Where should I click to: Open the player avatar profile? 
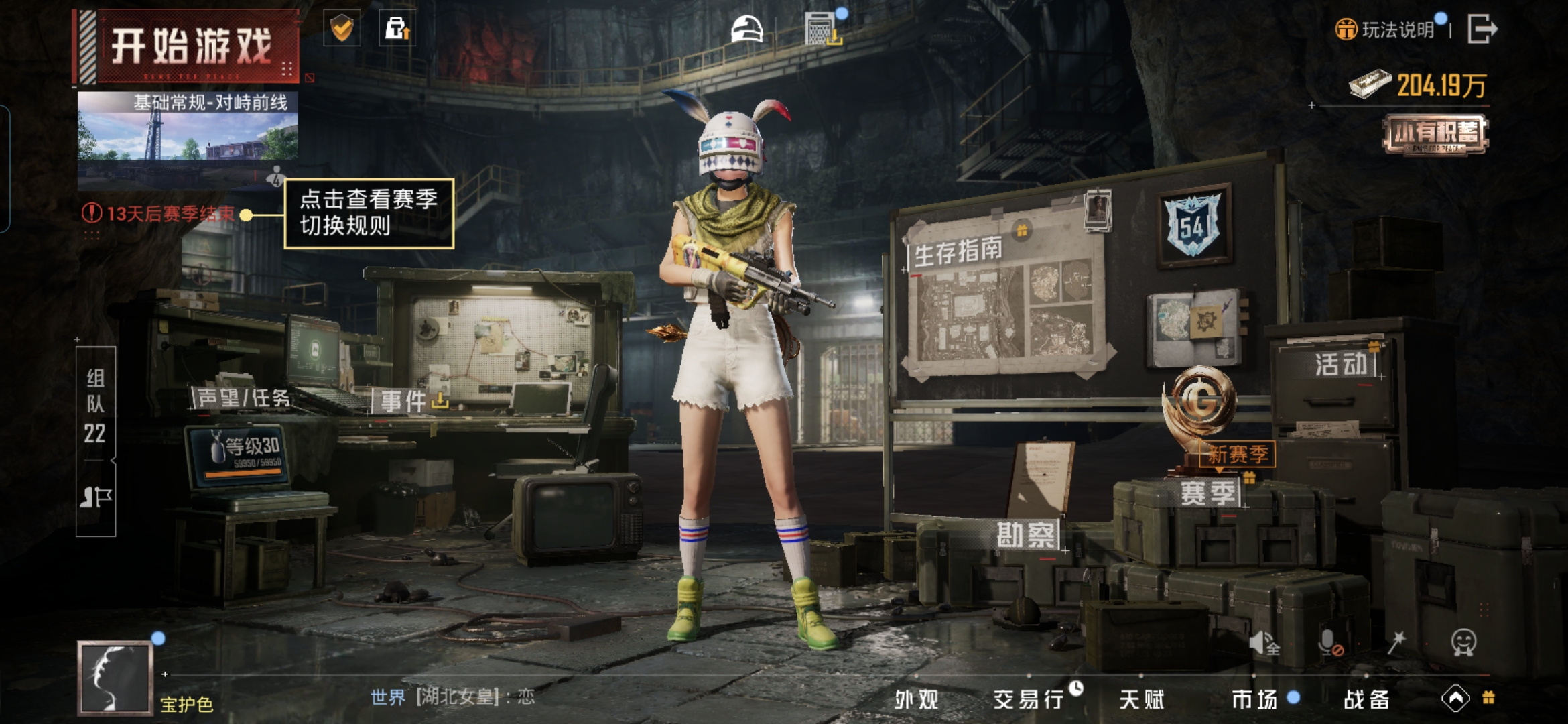point(115,677)
